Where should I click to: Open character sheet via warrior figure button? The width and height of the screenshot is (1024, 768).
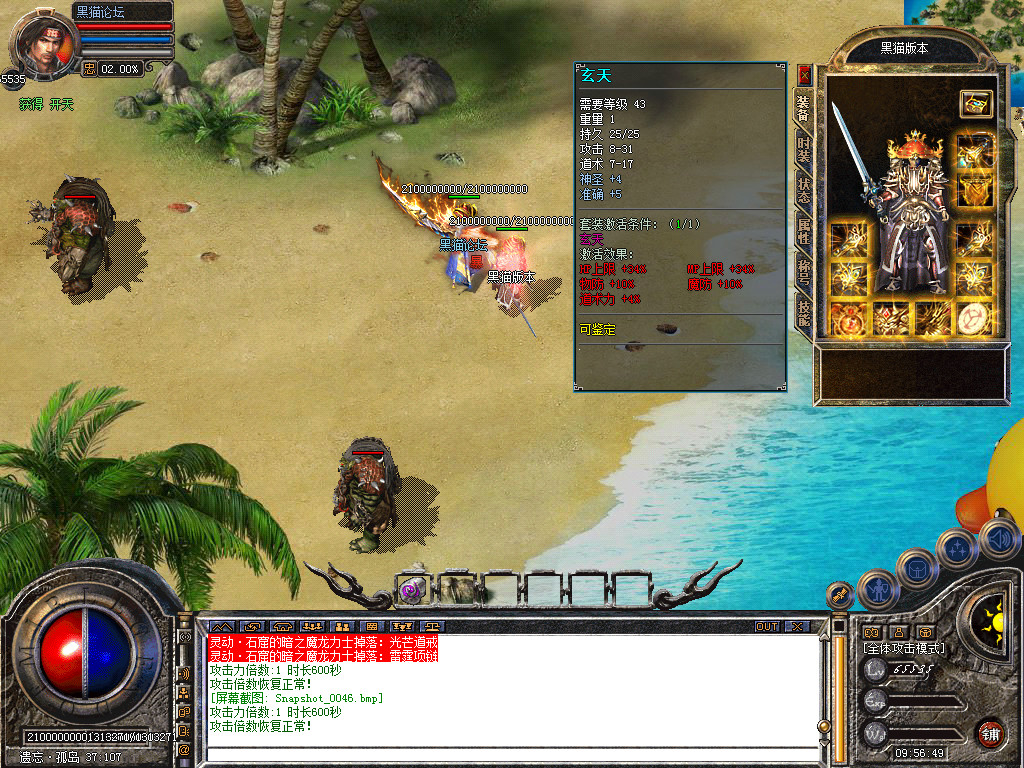pyautogui.click(x=877, y=588)
